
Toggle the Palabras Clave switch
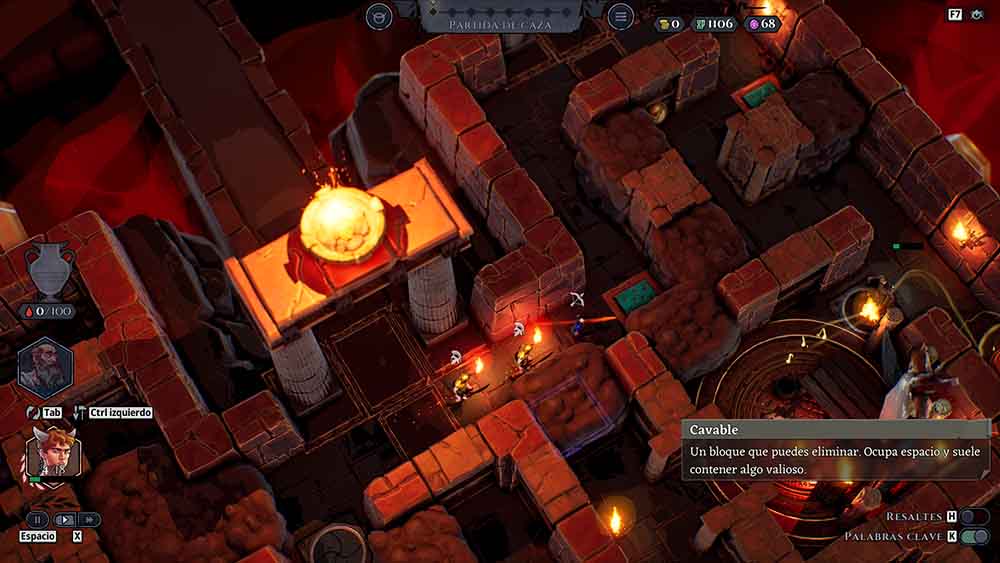point(974,537)
